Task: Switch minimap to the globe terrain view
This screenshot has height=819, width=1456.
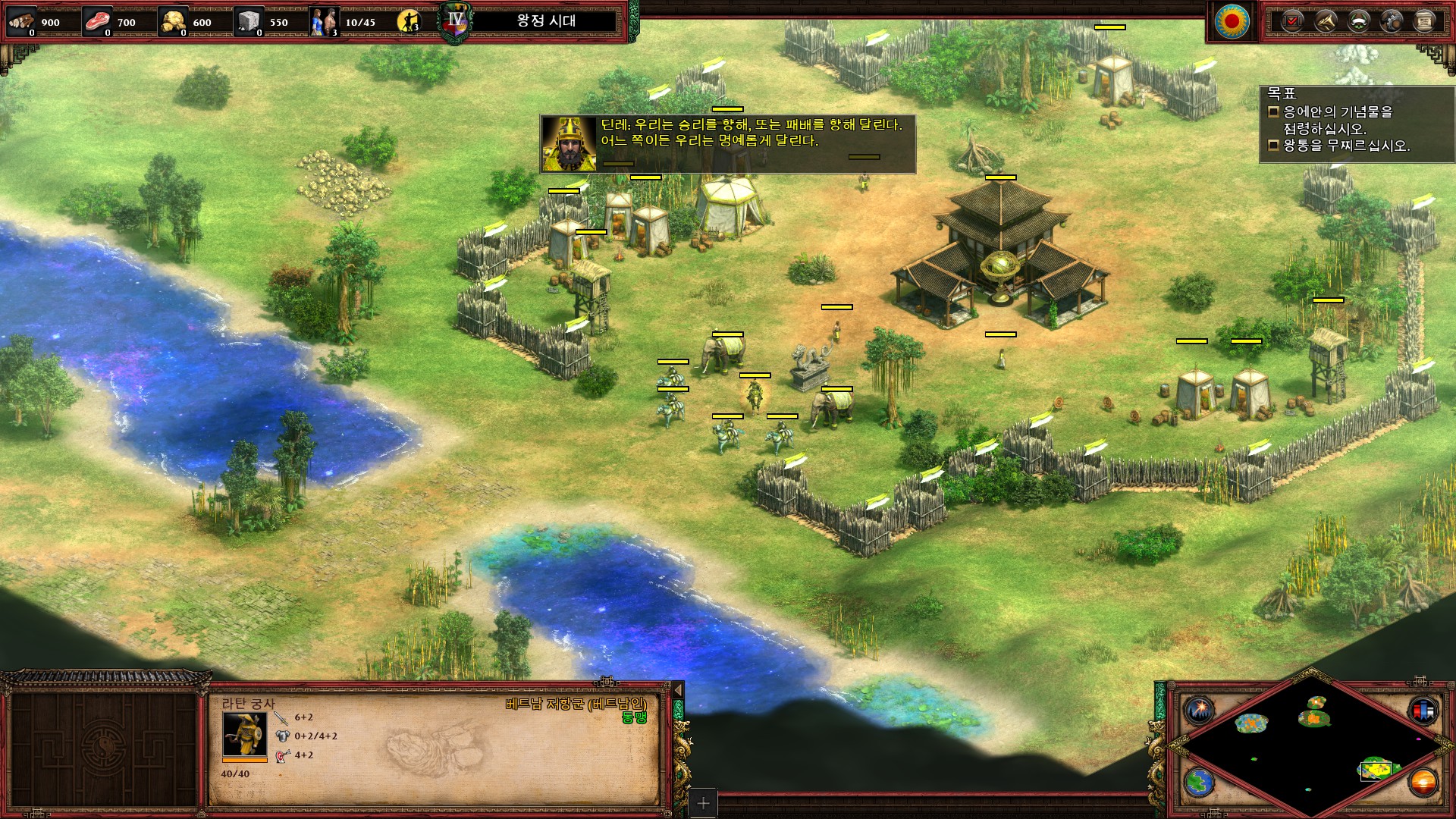Action: (1199, 782)
